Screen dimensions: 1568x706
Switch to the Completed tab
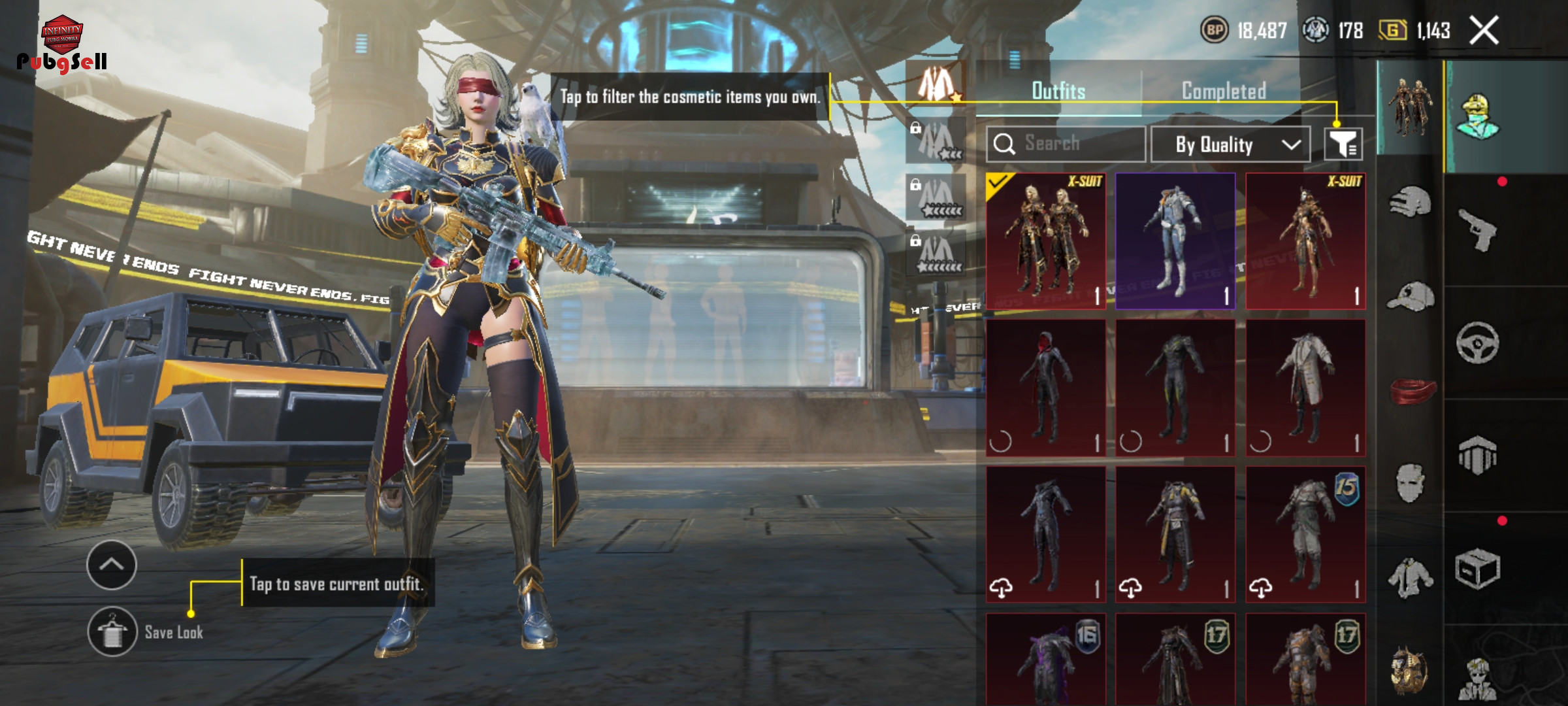click(1224, 91)
